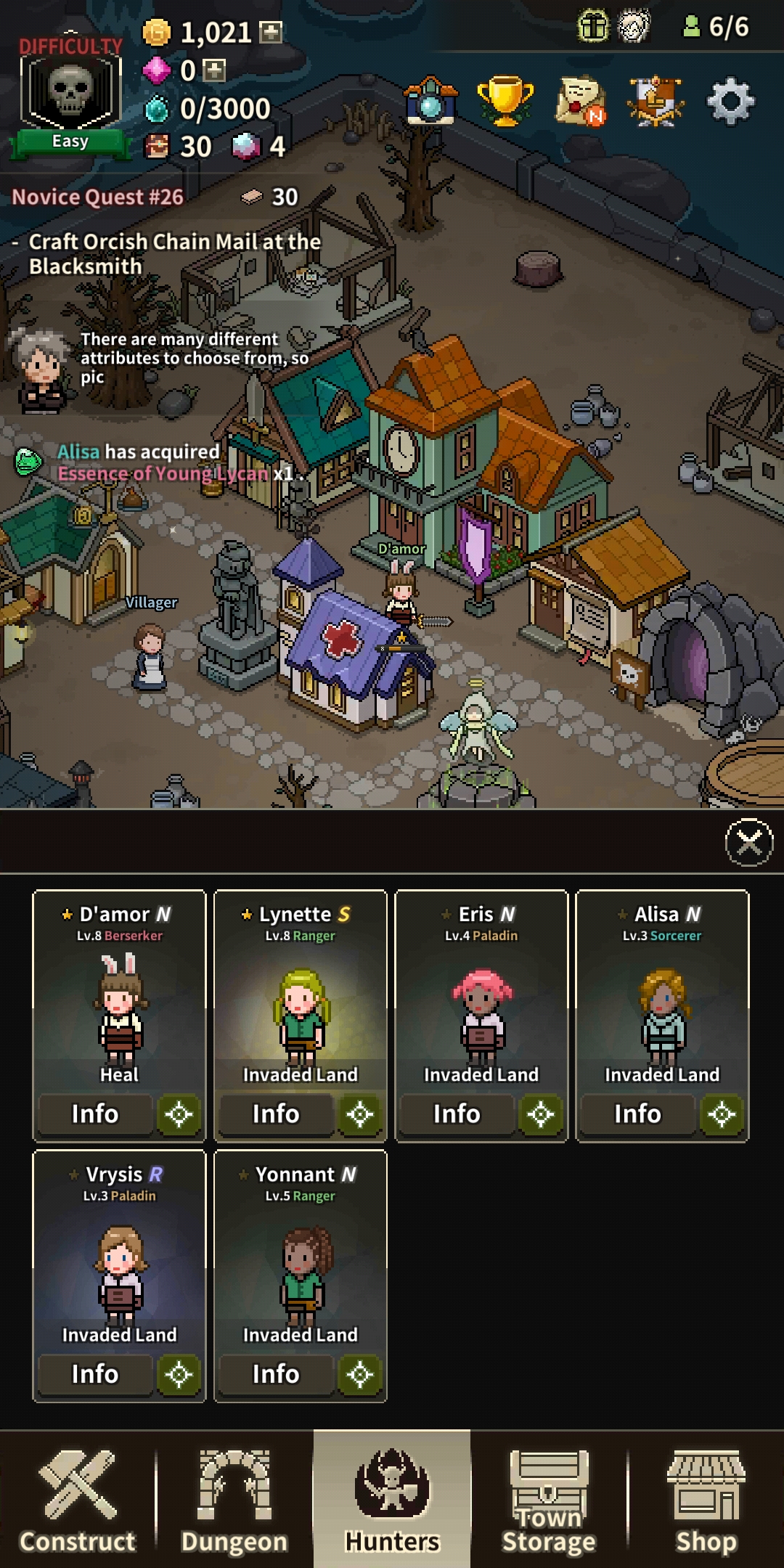This screenshot has width=784, height=1568.
Task: Open Info for D'amor
Action: [x=95, y=1114]
